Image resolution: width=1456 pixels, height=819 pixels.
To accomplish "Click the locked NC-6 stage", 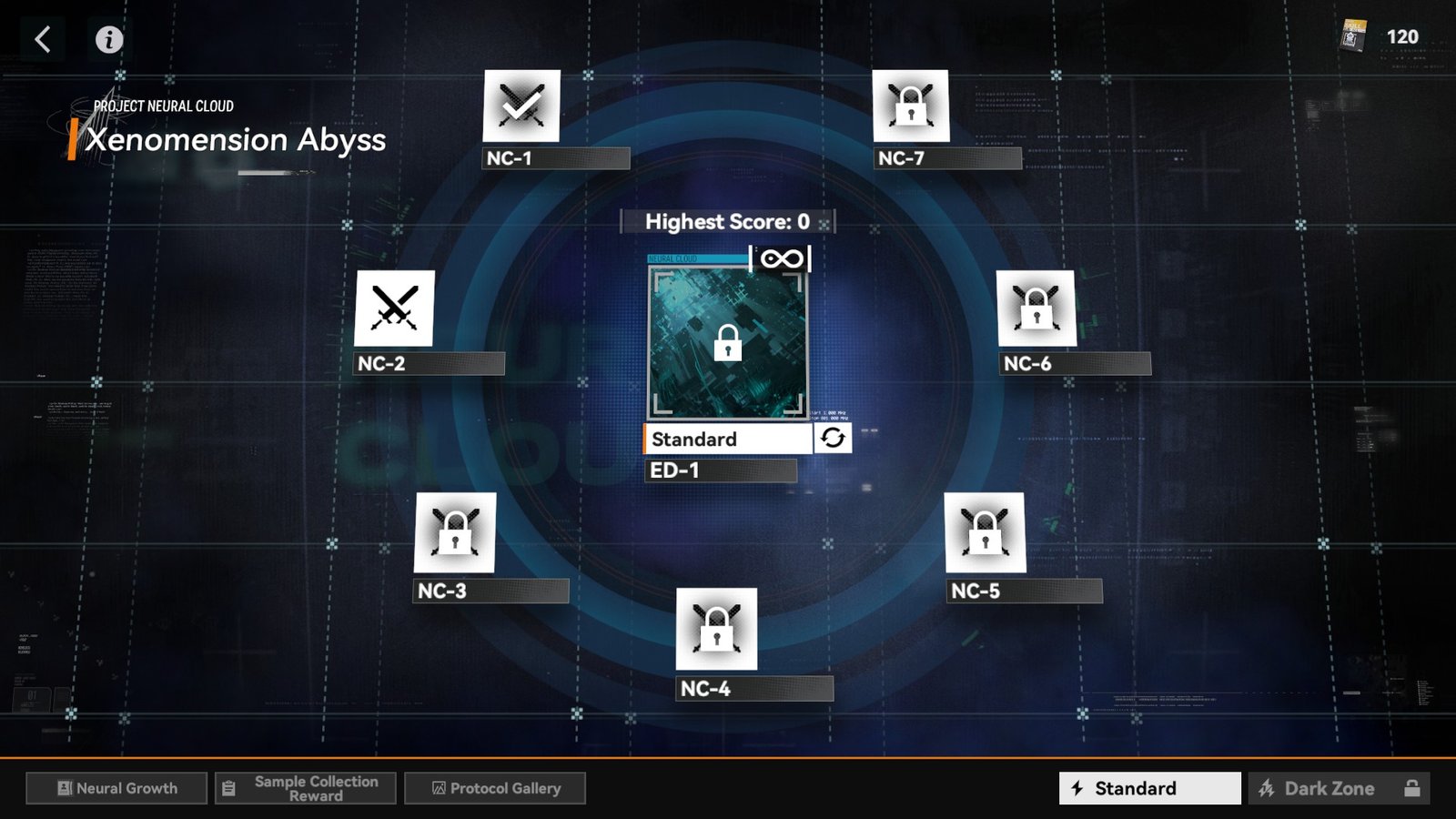I will [x=1036, y=308].
